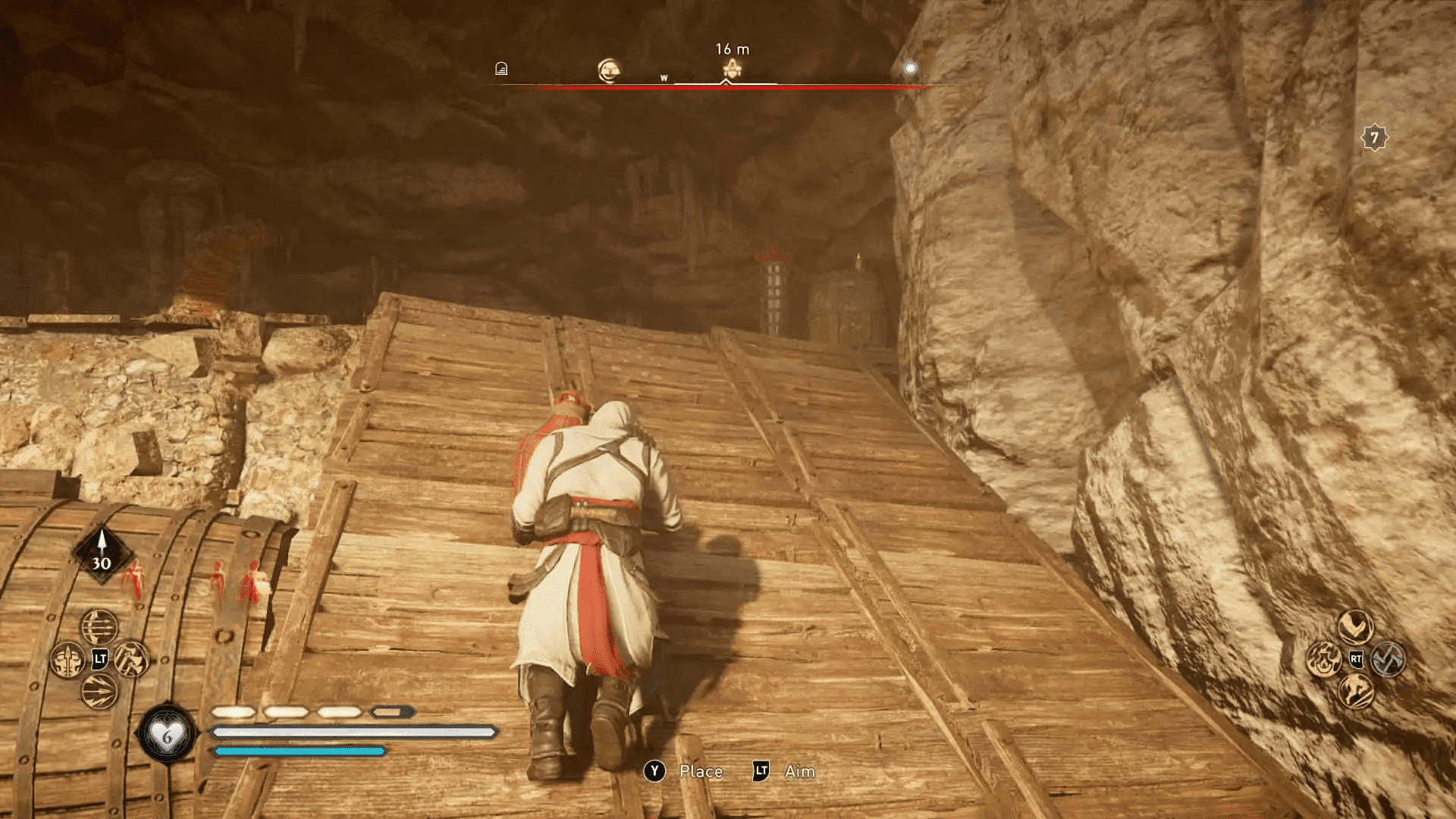Activate the Assassin Focus swirl icon
This screenshot has height=819, width=1456.
point(1388,661)
